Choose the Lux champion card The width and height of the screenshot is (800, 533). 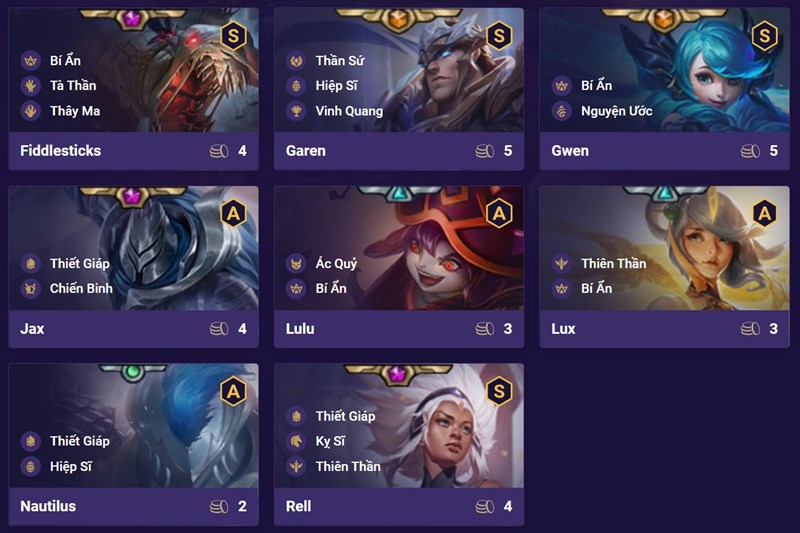(664, 267)
